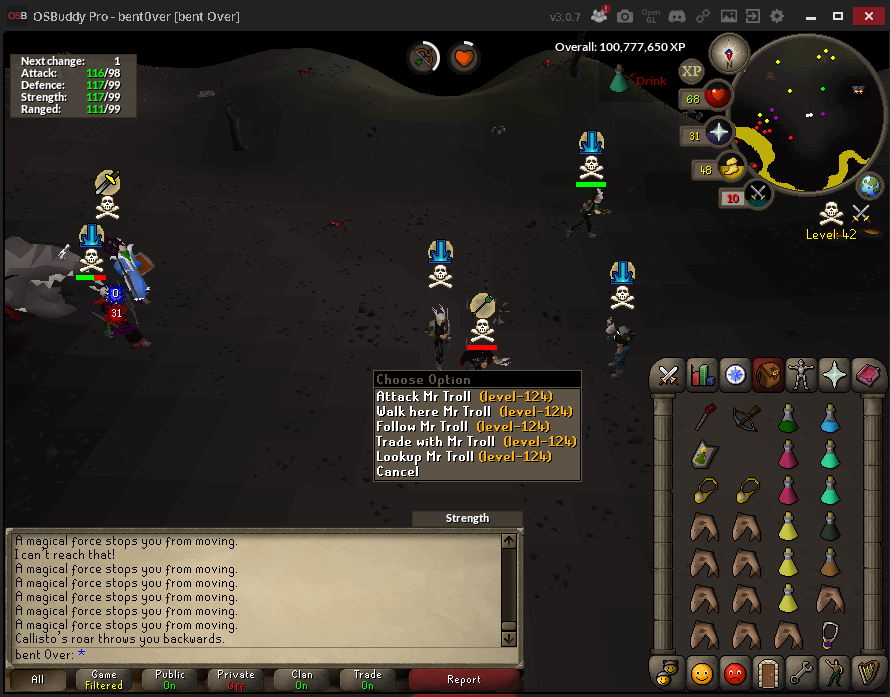
Task: Open the Prayer tab
Action: (833, 375)
